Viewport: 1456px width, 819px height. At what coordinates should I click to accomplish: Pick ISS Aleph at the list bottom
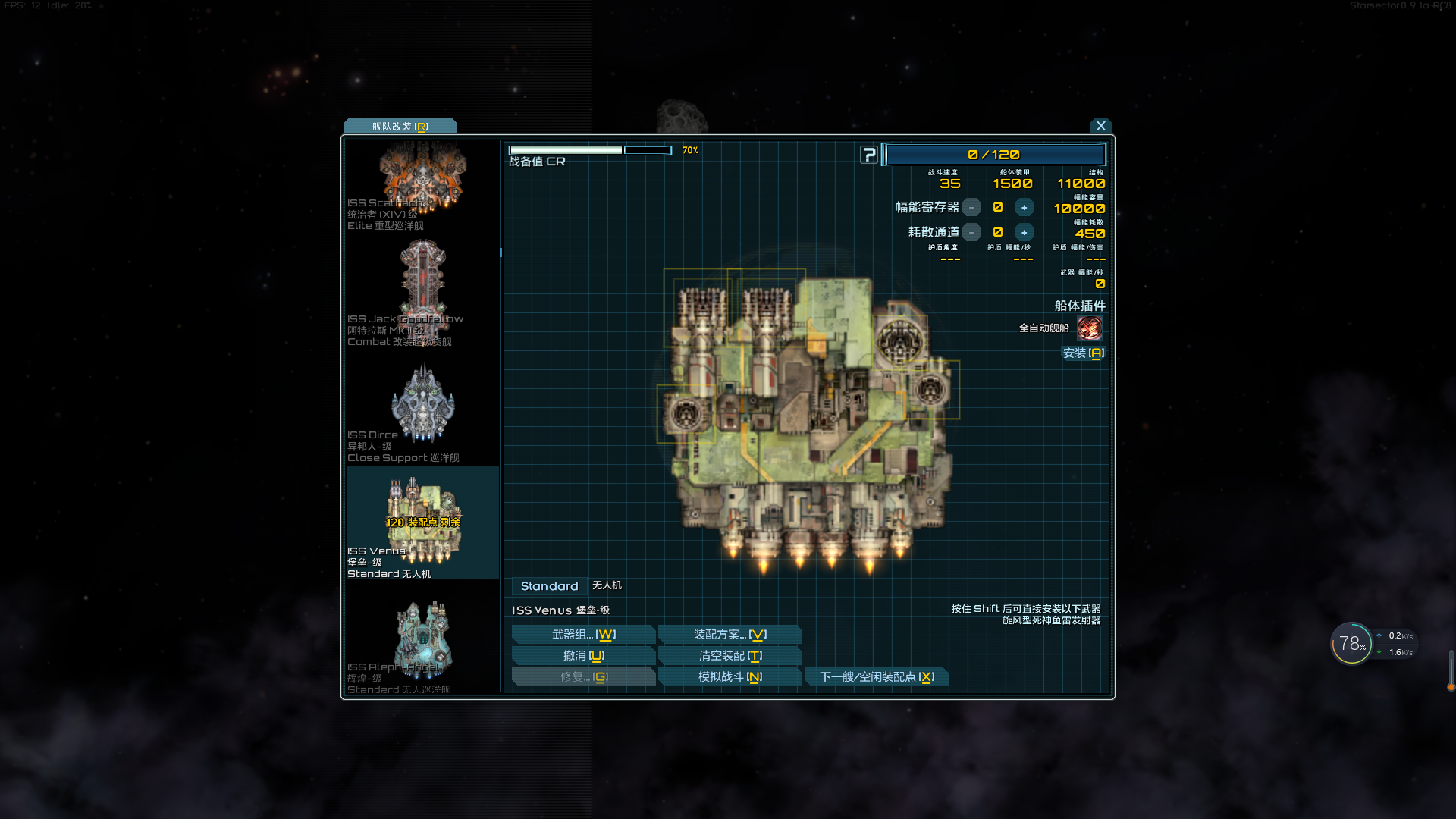422,645
